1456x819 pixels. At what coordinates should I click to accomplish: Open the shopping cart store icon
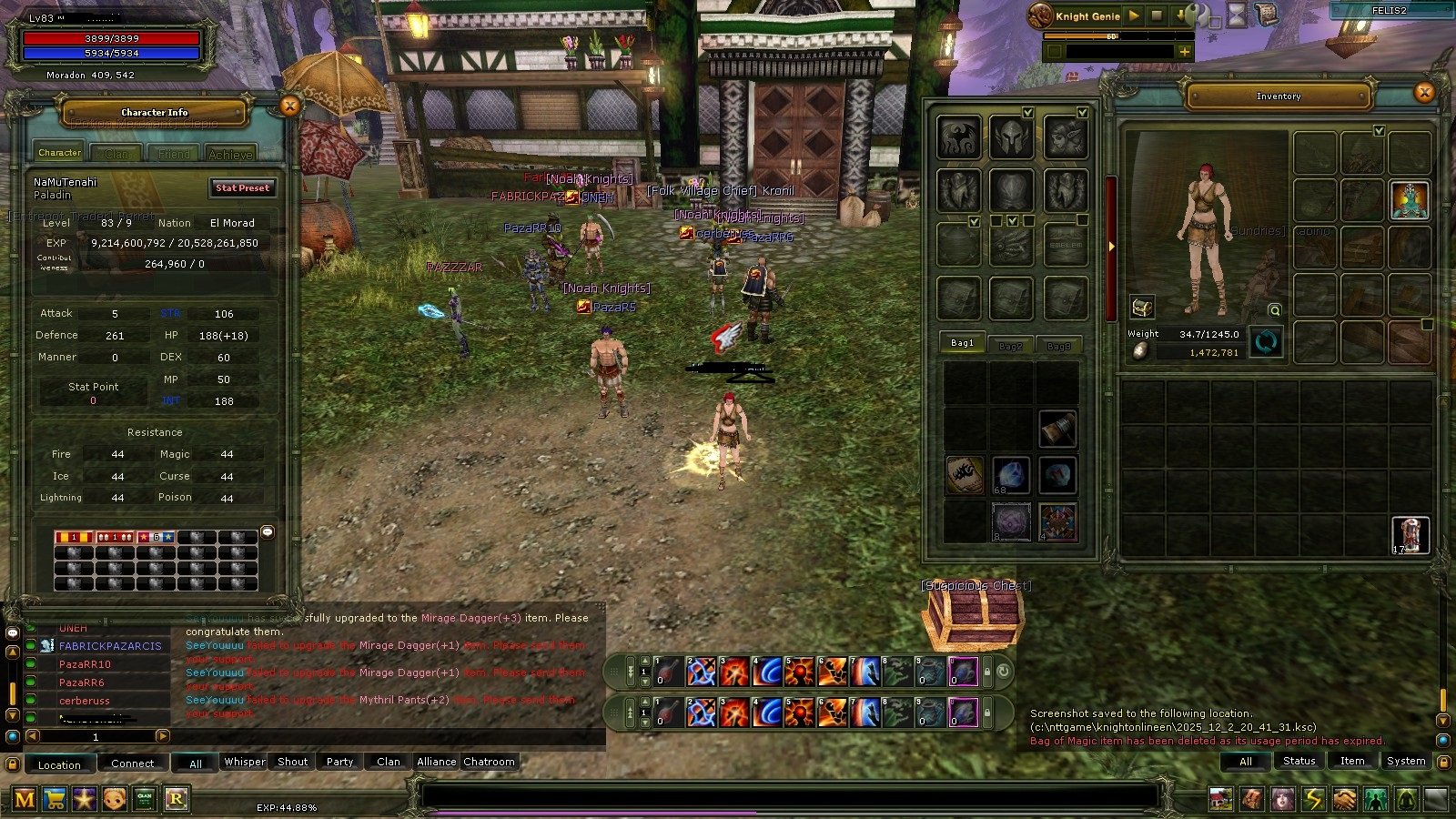tap(55, 799)
